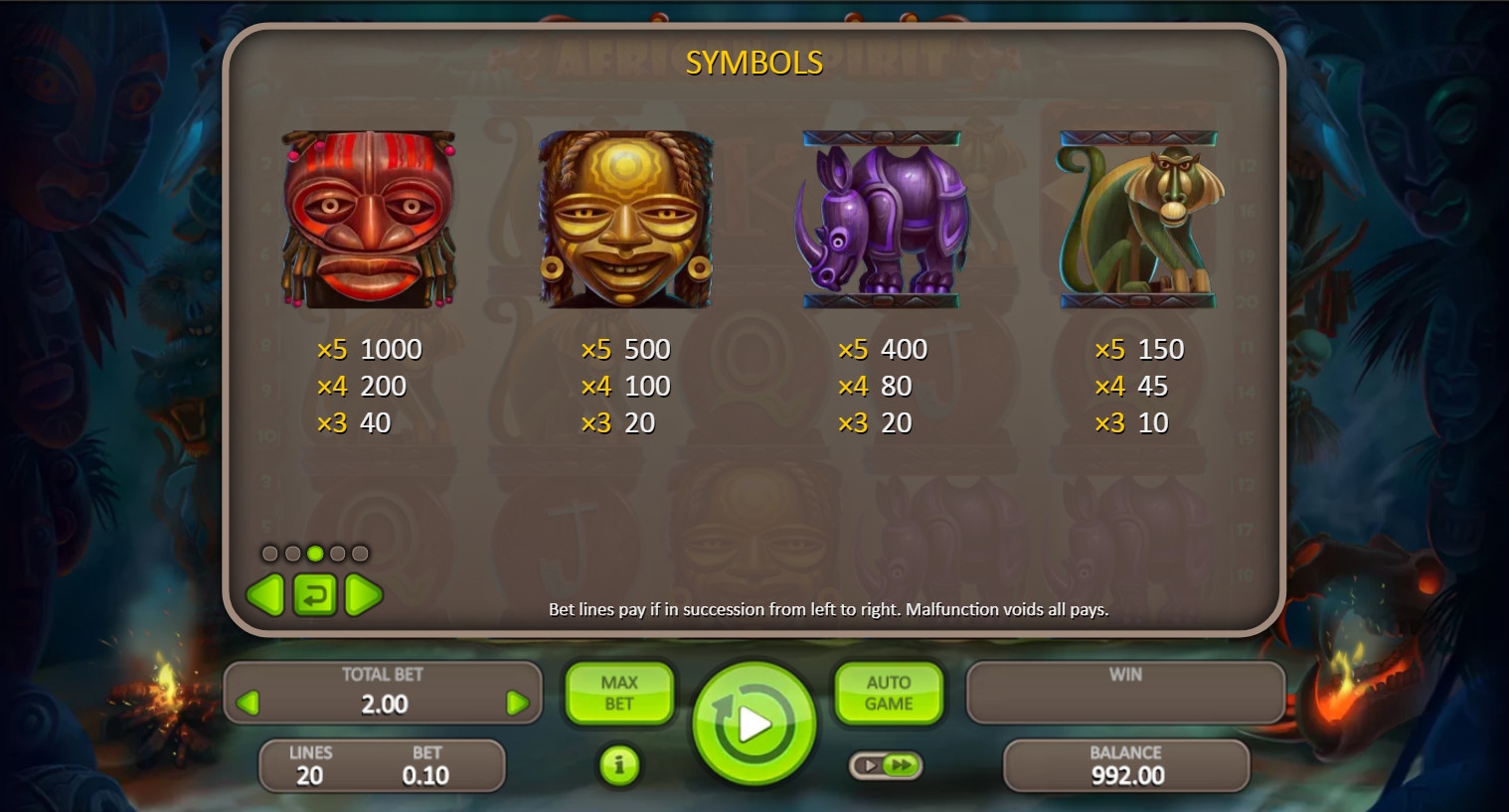Select the first paytable page dot

point(270,554)
